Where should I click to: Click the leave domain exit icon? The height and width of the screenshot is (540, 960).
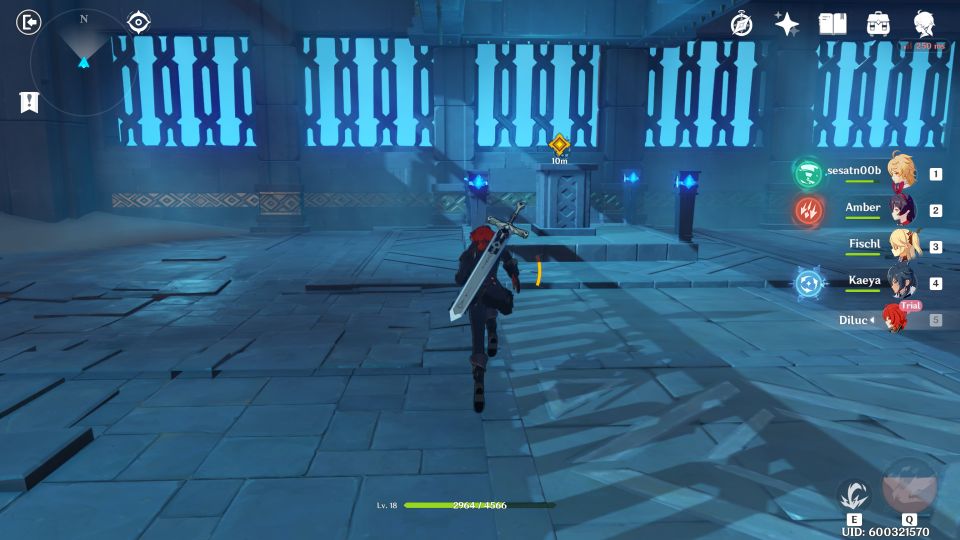pyautogui.click(x=29, y=22)
